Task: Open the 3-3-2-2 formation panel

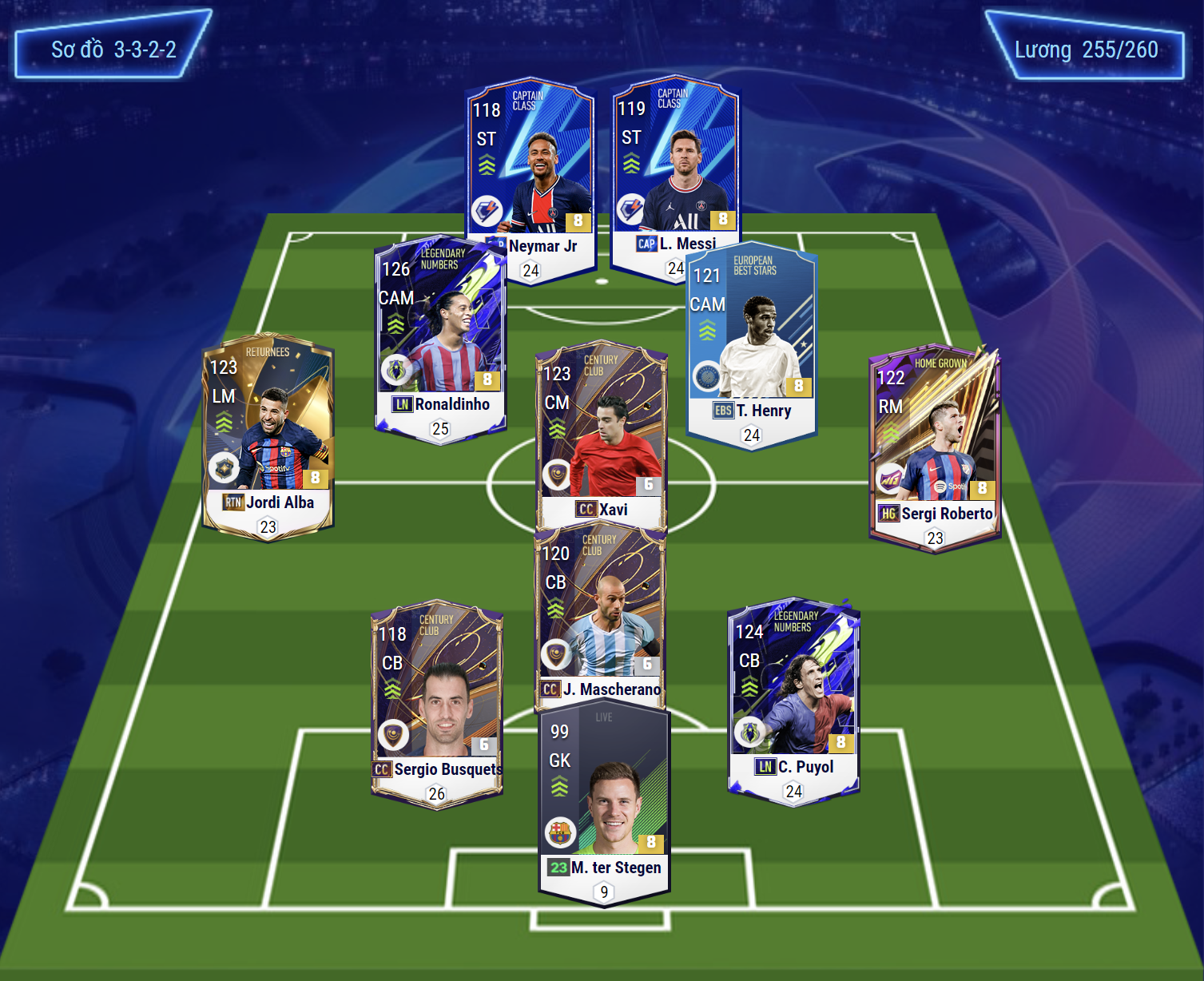Action: click(113, 50)
